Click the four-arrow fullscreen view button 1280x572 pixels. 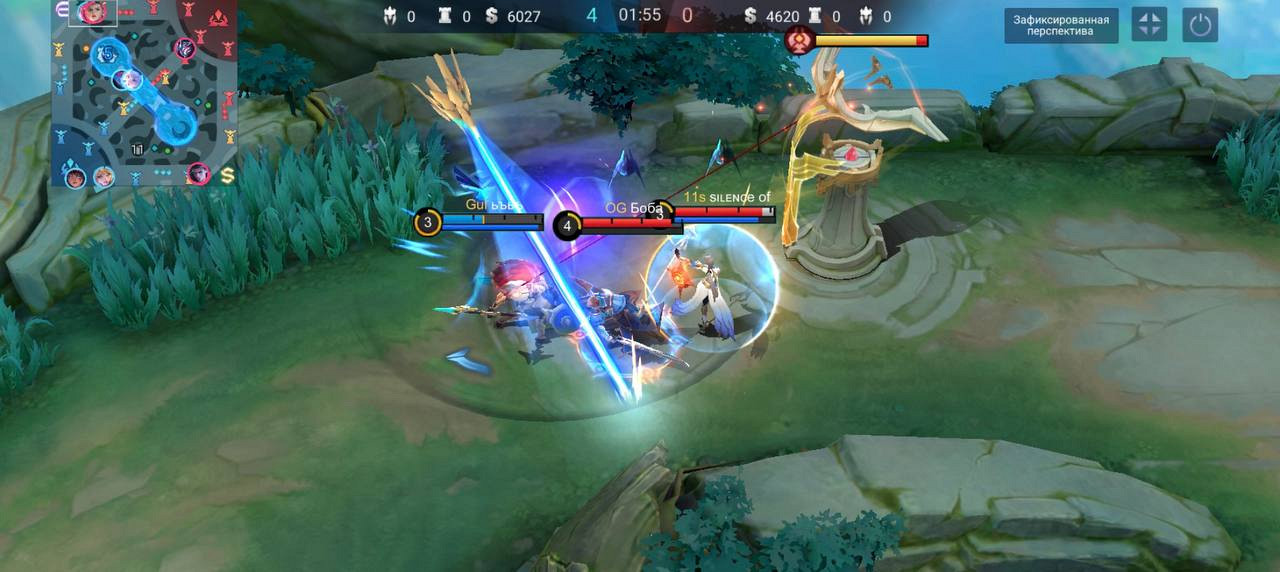1149,25
